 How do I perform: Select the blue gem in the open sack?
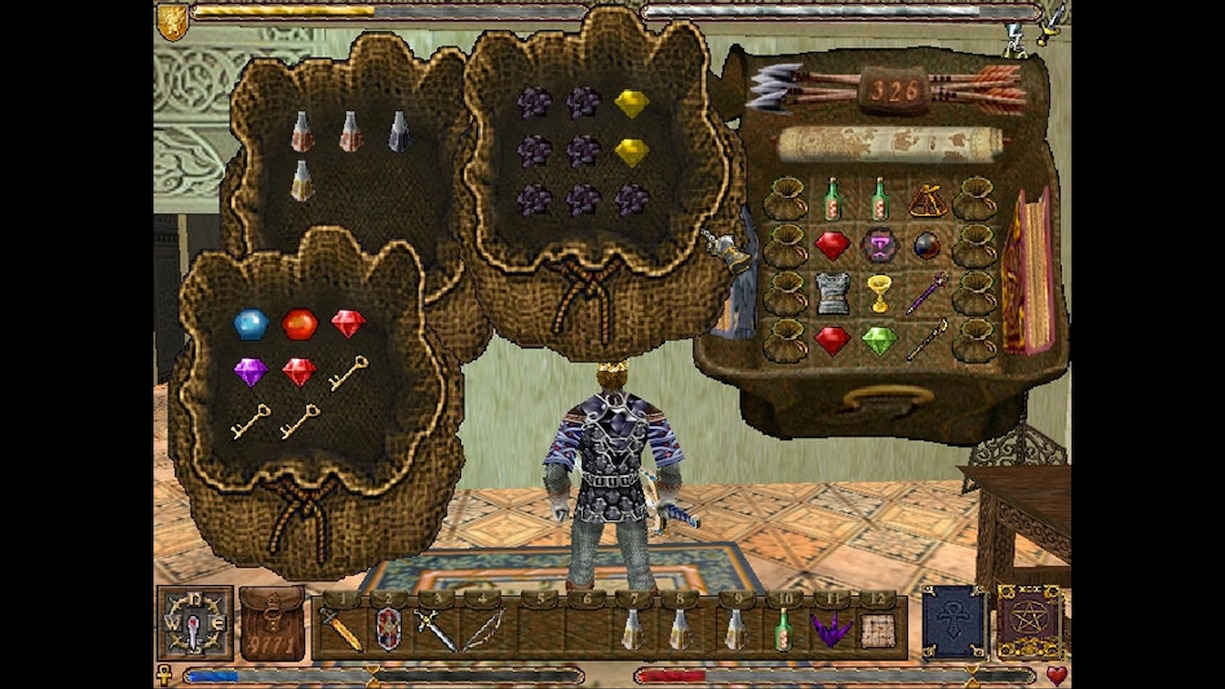click(x=250, y=324)
